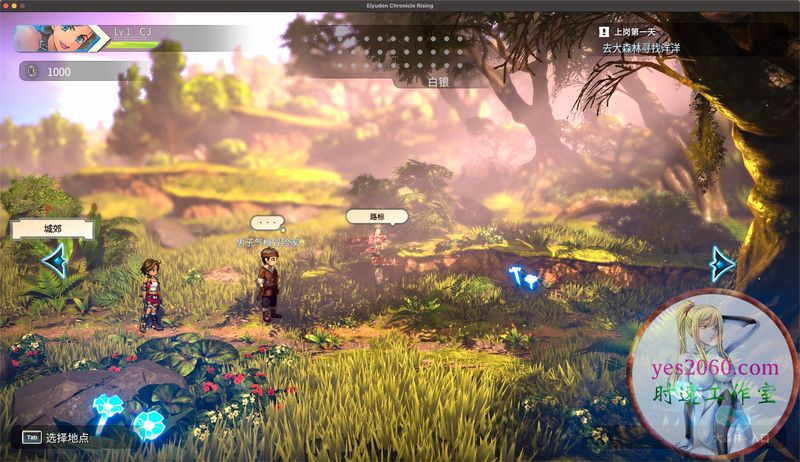Select the 城郊 destination label
Screen dimensions: 800x462
click(52, 229)
